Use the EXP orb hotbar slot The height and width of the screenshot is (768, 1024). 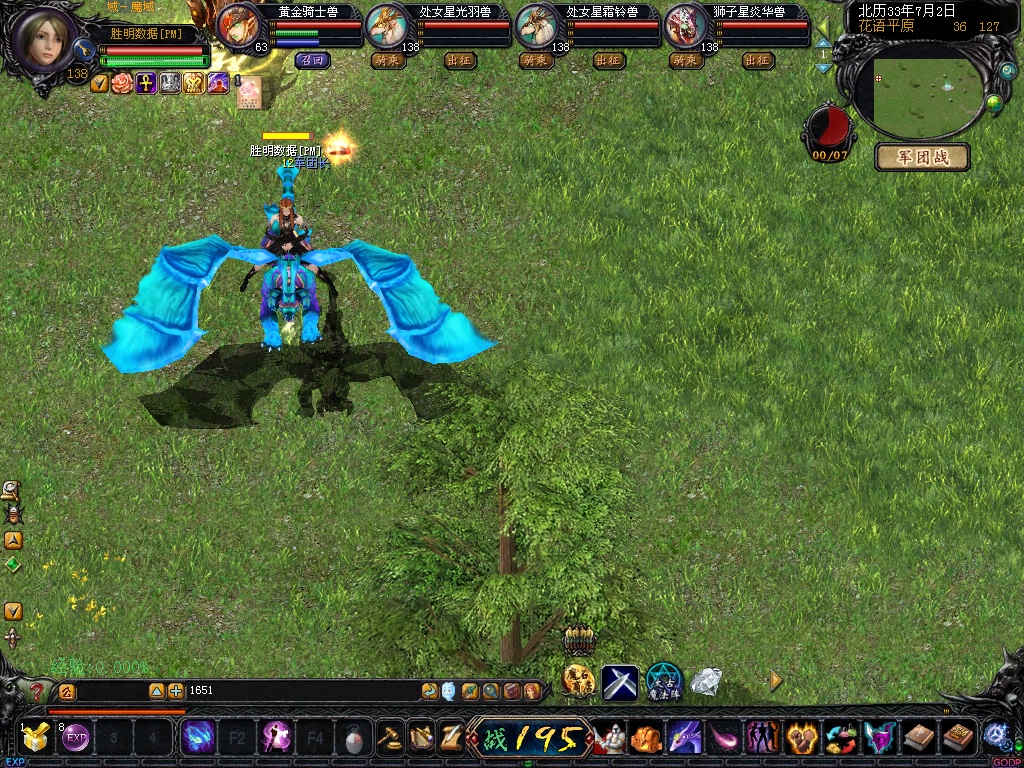76,739
